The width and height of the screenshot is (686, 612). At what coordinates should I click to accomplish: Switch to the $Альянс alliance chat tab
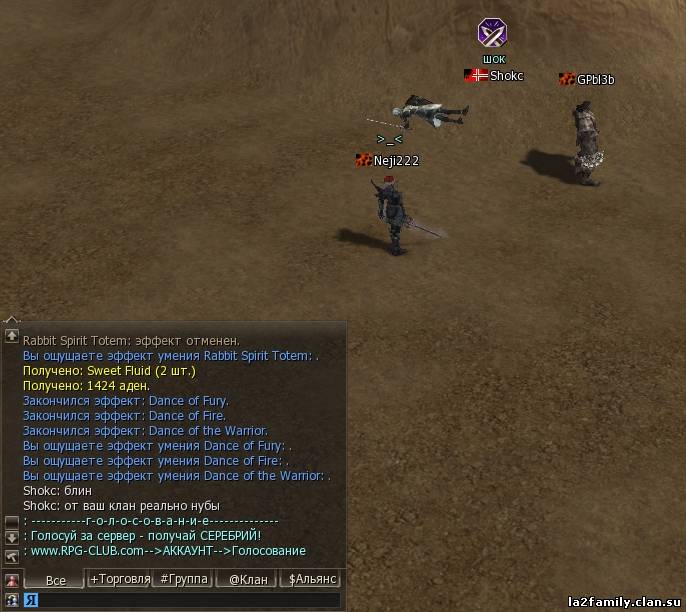[311, 579]
